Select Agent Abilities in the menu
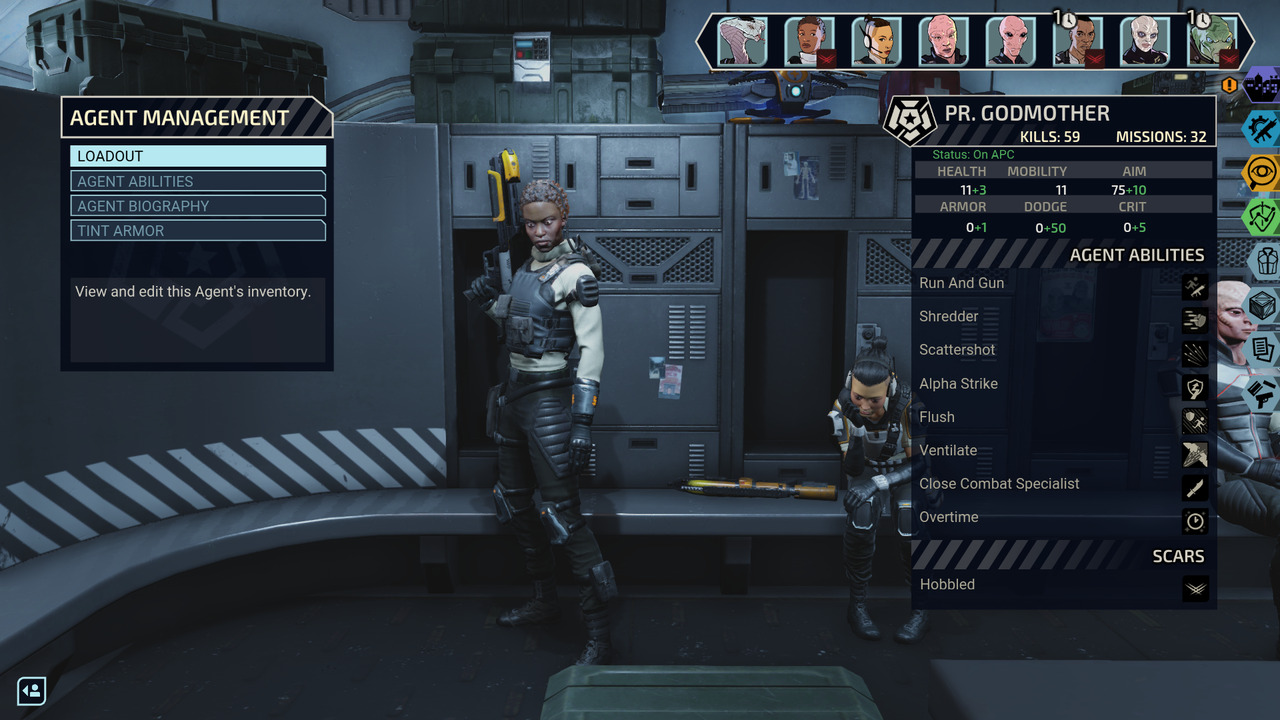 [198, 181]
